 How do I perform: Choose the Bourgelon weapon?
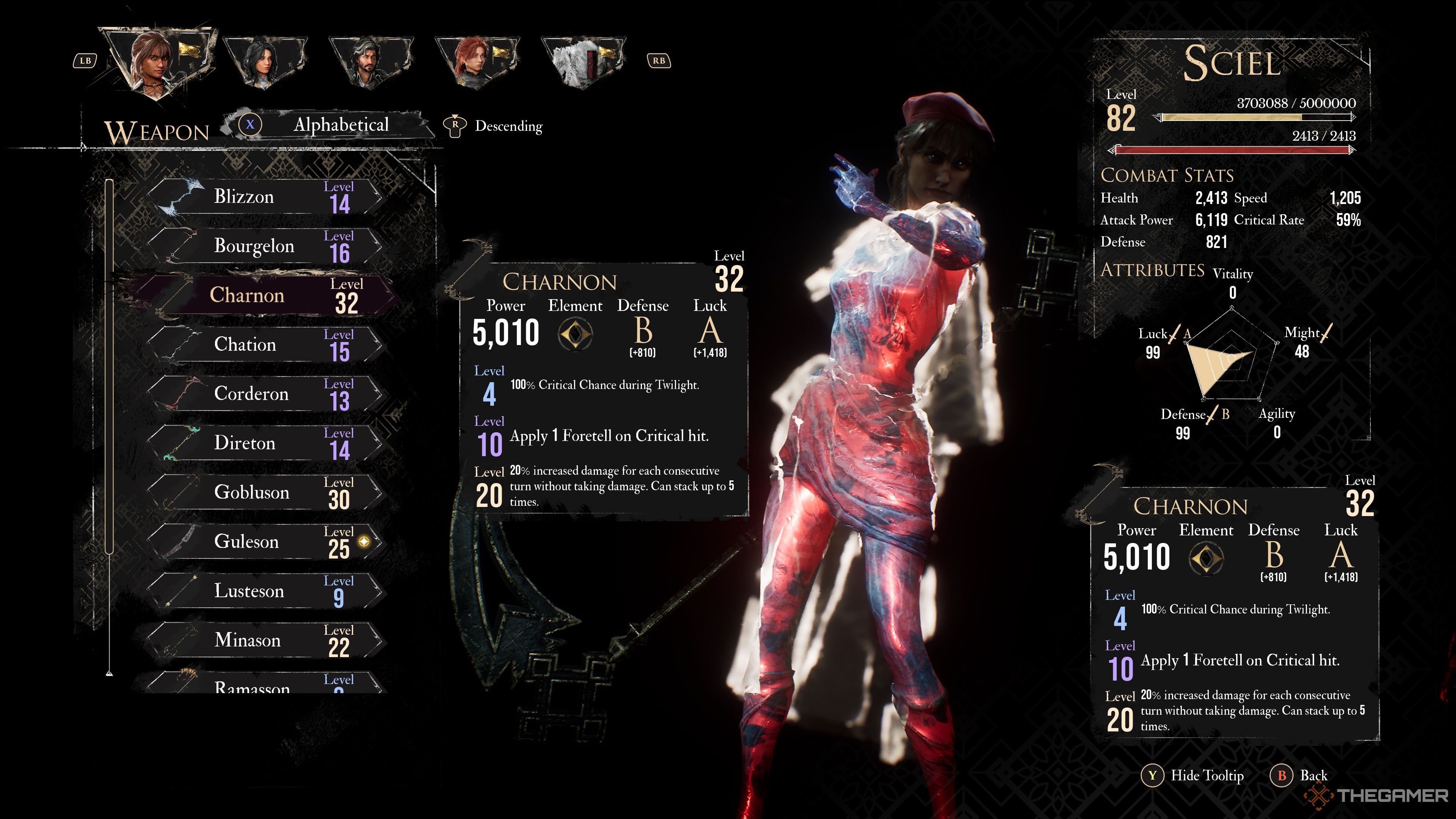pyautogui.click(x=266, y=246)
